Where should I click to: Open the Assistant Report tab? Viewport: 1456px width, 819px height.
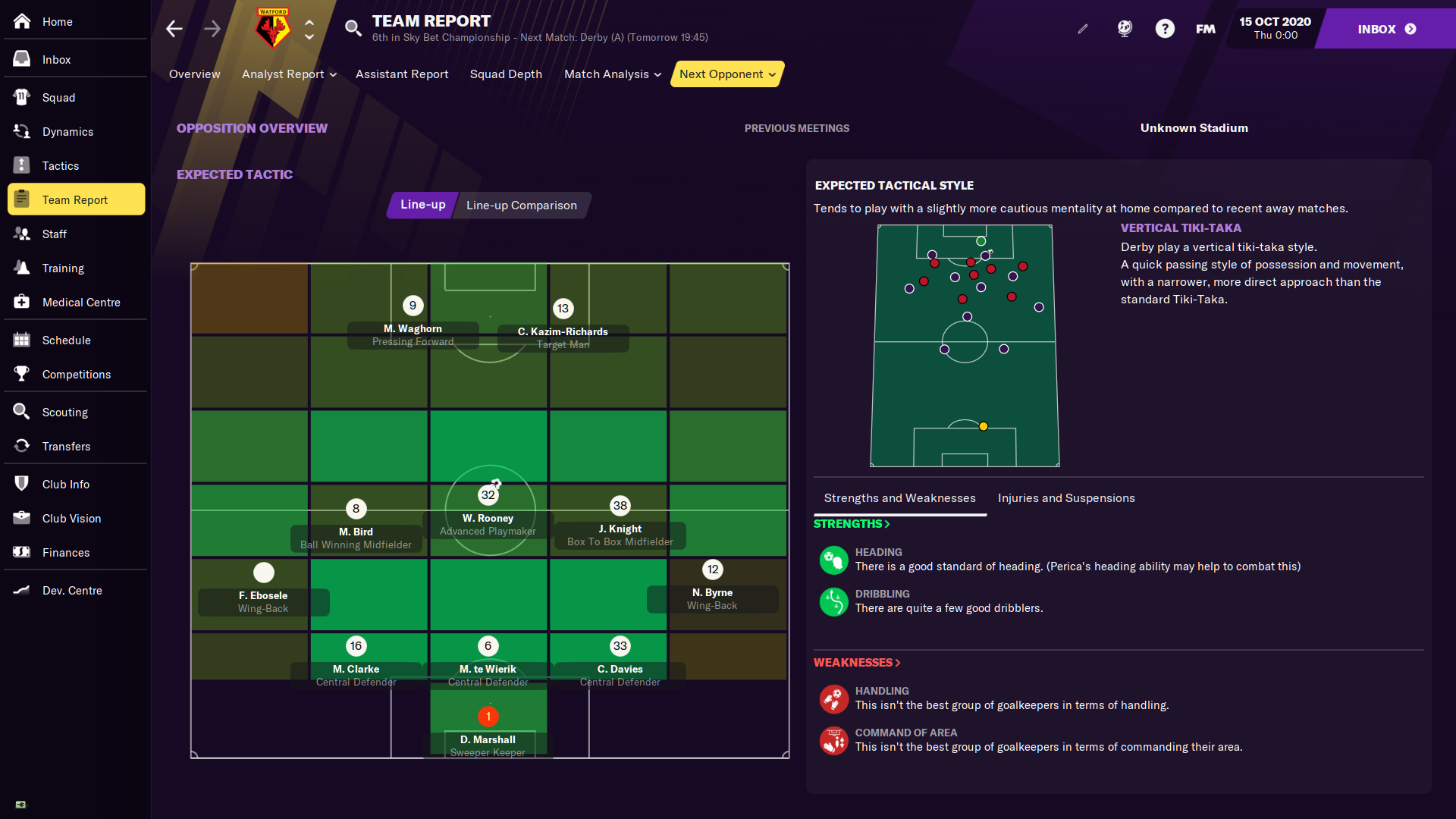pos(402,74)
